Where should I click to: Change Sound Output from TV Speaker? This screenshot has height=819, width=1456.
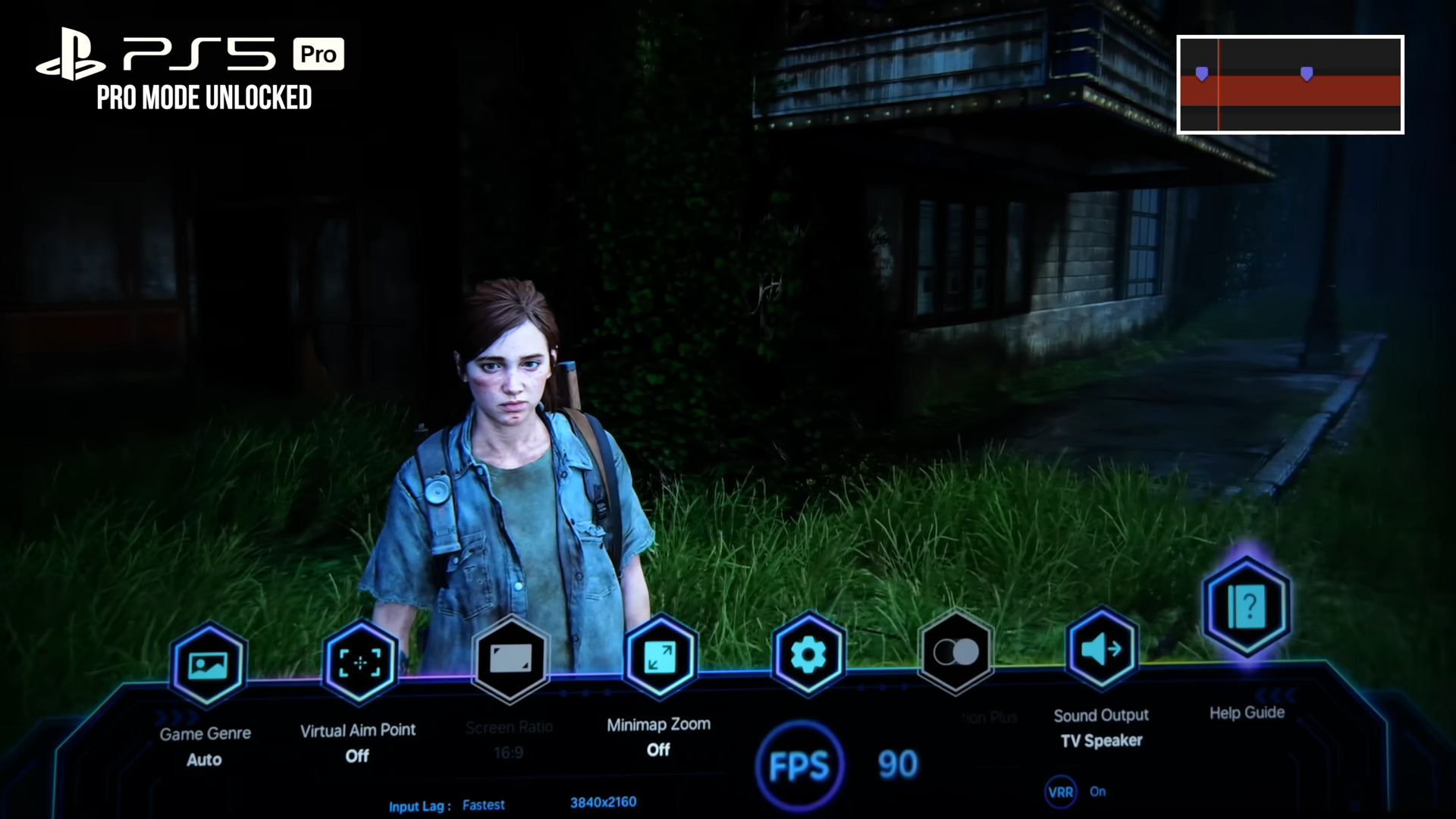coord(1101,649)
